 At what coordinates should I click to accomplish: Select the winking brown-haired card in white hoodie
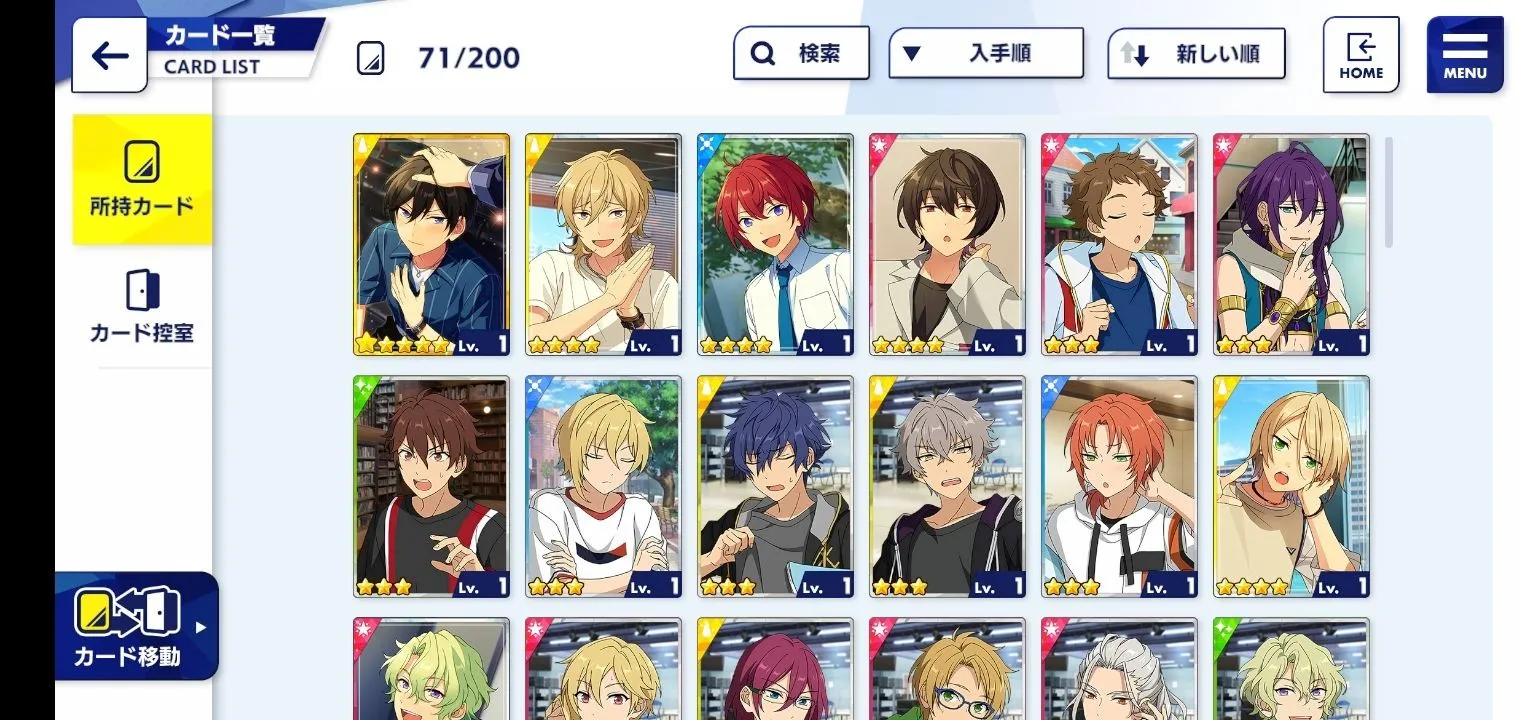(1119, 245)
